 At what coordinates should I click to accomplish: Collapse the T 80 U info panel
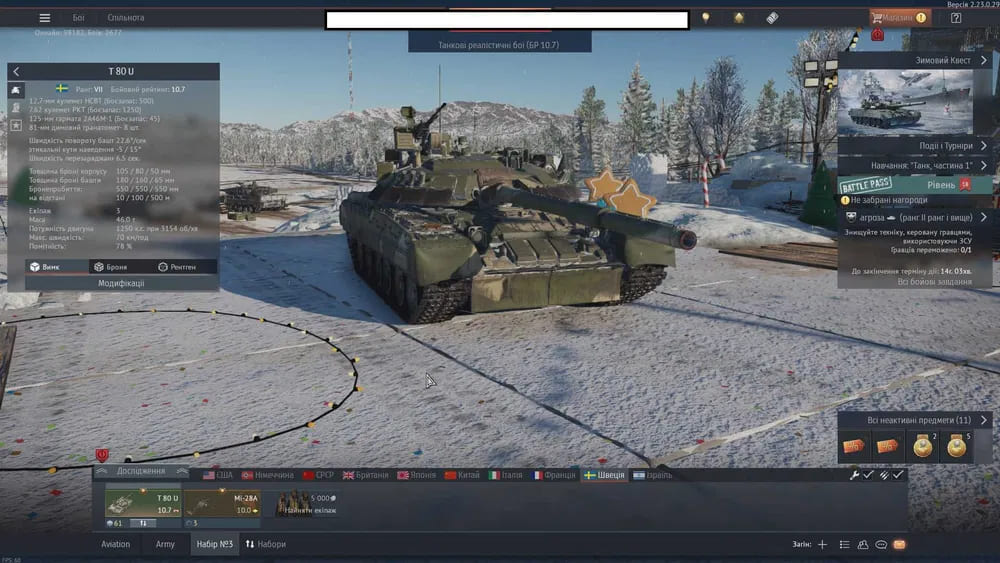[x=16, y=71]
